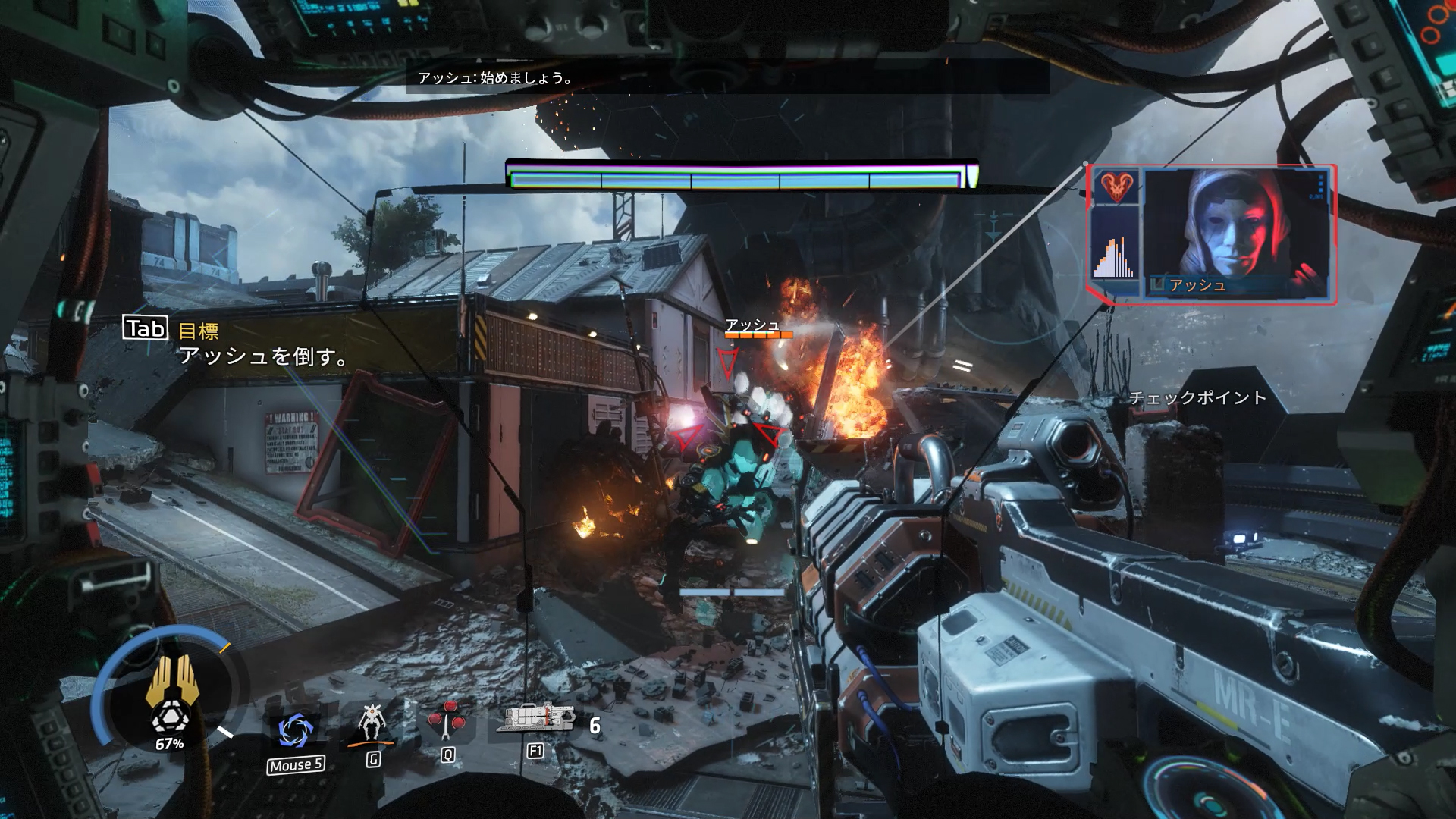The image size is (1456, 819).
Task: Click the red heart emblem beside Ash's portrait
Action: 1116,187
